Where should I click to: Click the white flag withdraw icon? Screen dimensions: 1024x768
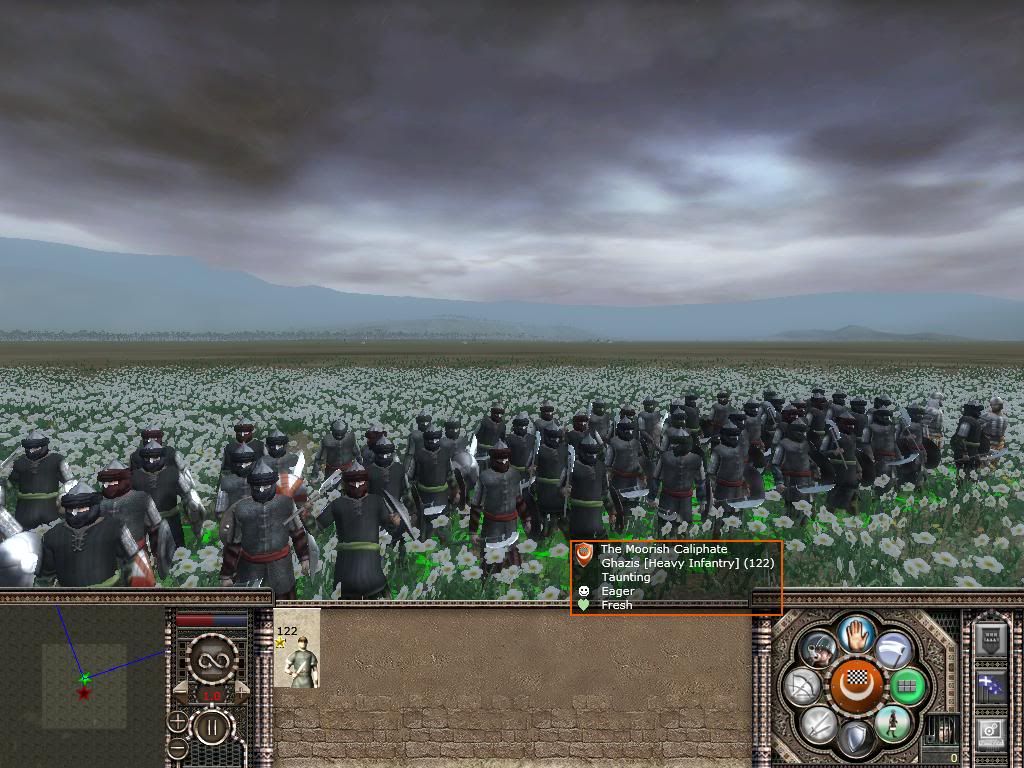click(893, 650)
